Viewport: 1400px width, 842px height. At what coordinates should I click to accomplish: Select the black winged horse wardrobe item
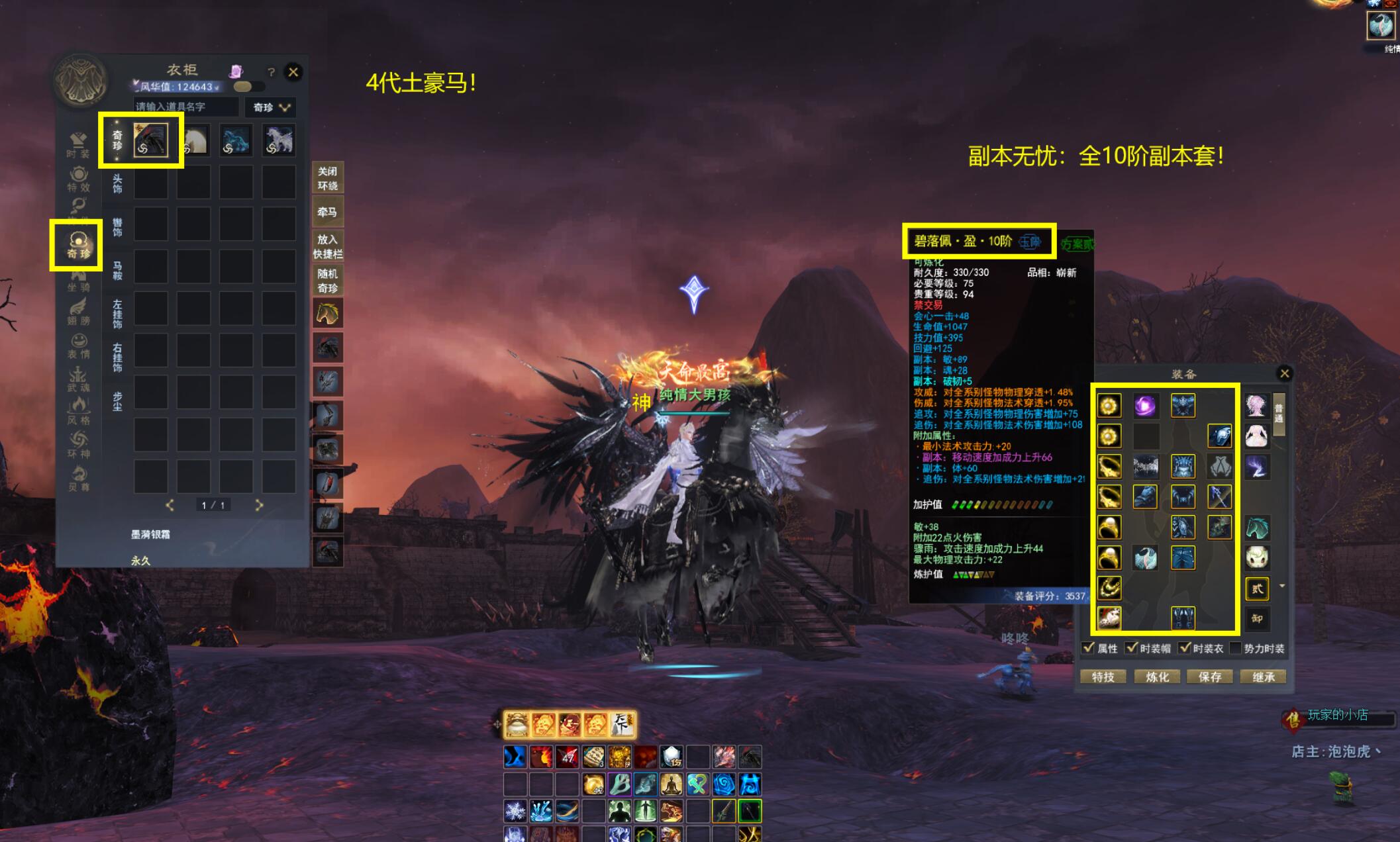click(x=150, y=140)
